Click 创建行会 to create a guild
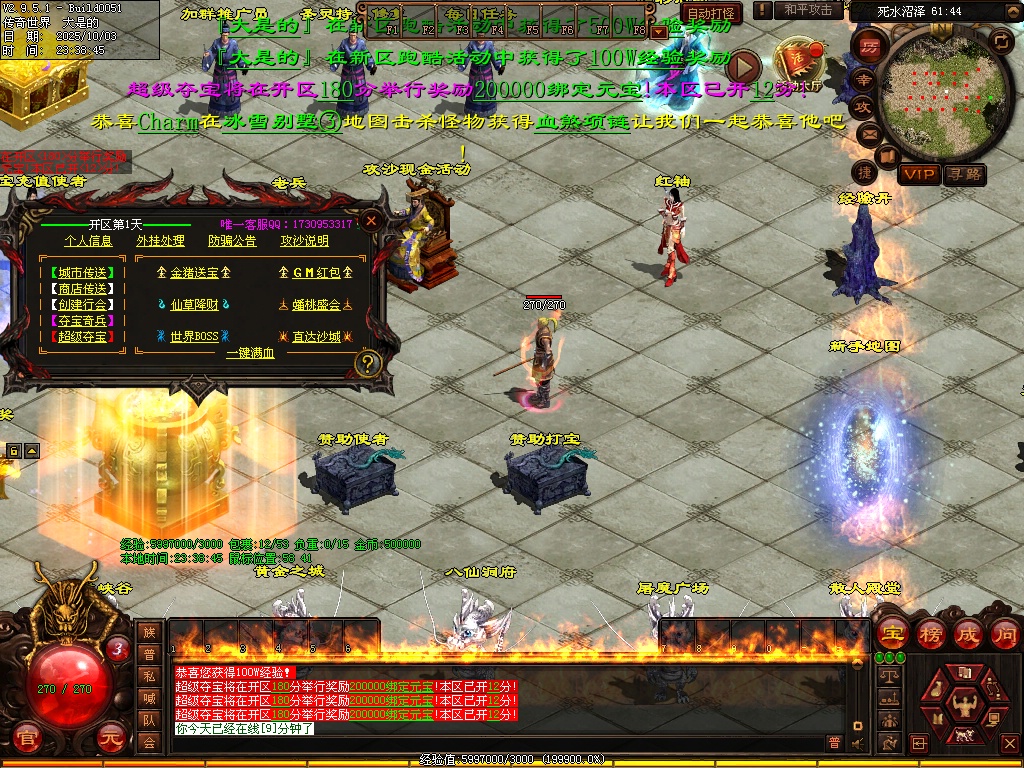 (x=82, y=304)
